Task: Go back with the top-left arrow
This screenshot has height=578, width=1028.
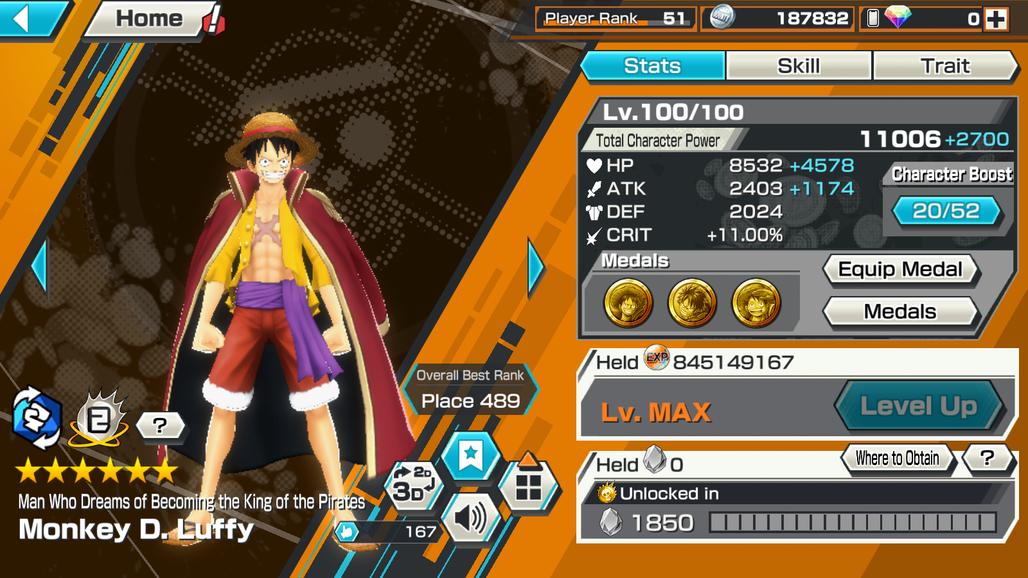Action: click(30, 19)
